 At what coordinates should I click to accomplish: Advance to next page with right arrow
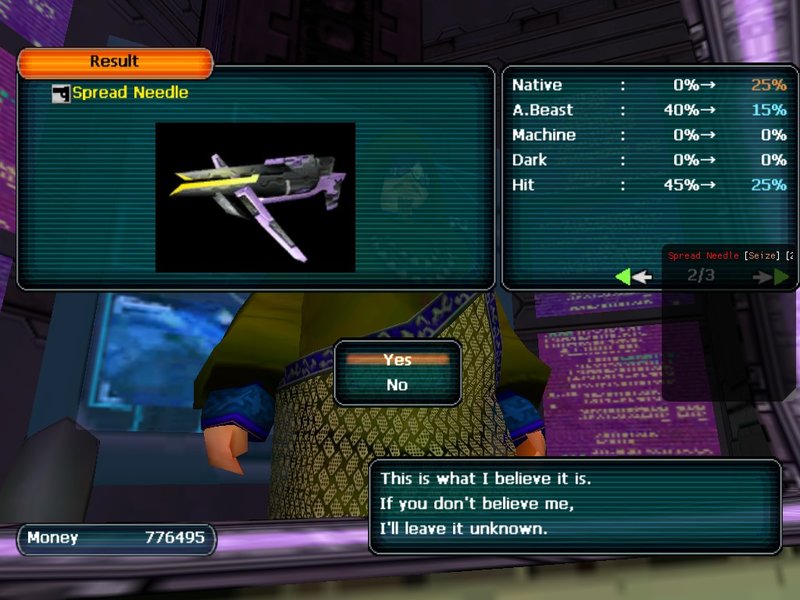point(774,276)
